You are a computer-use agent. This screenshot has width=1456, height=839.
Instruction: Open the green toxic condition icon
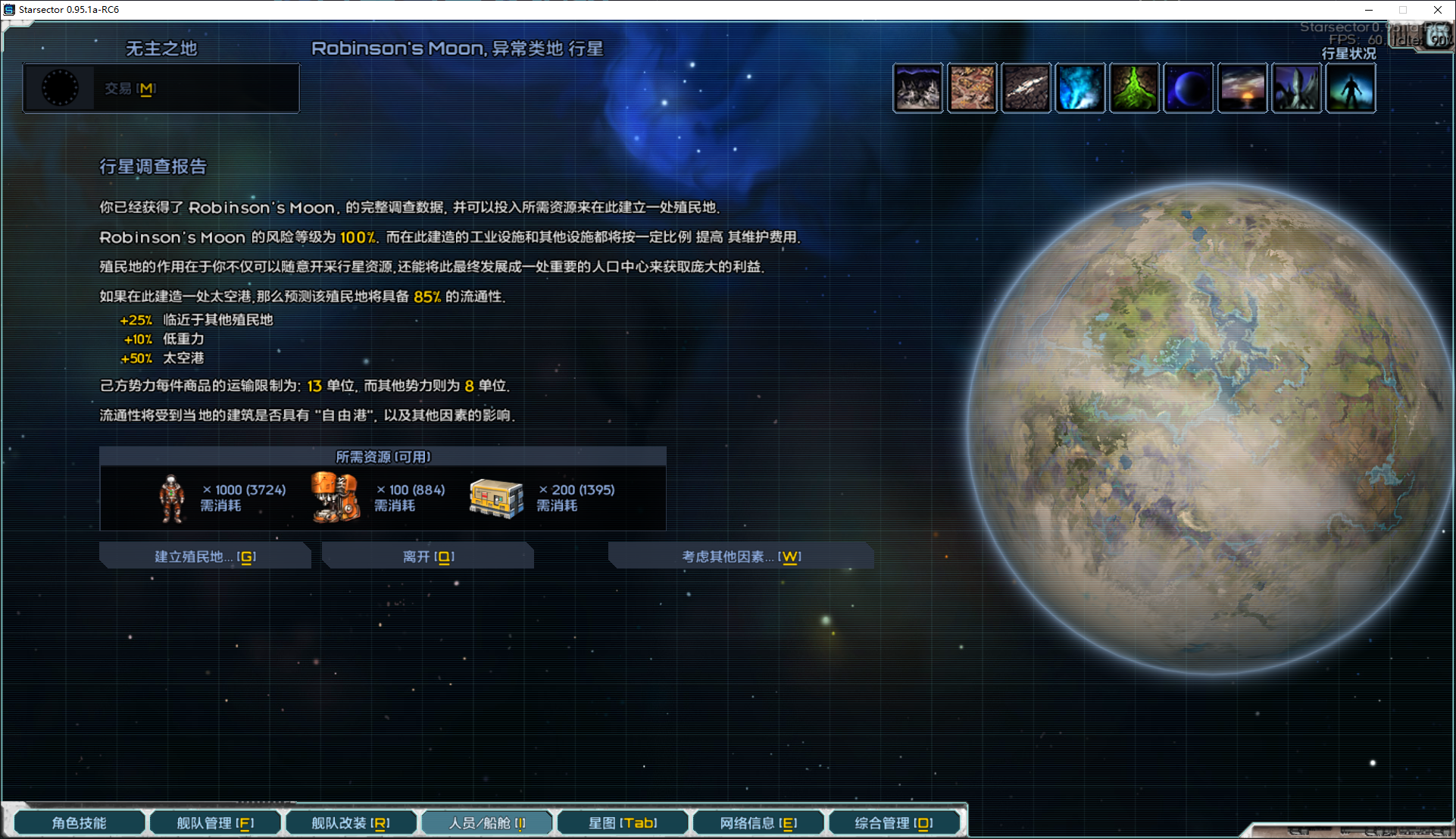point(1134,87)
